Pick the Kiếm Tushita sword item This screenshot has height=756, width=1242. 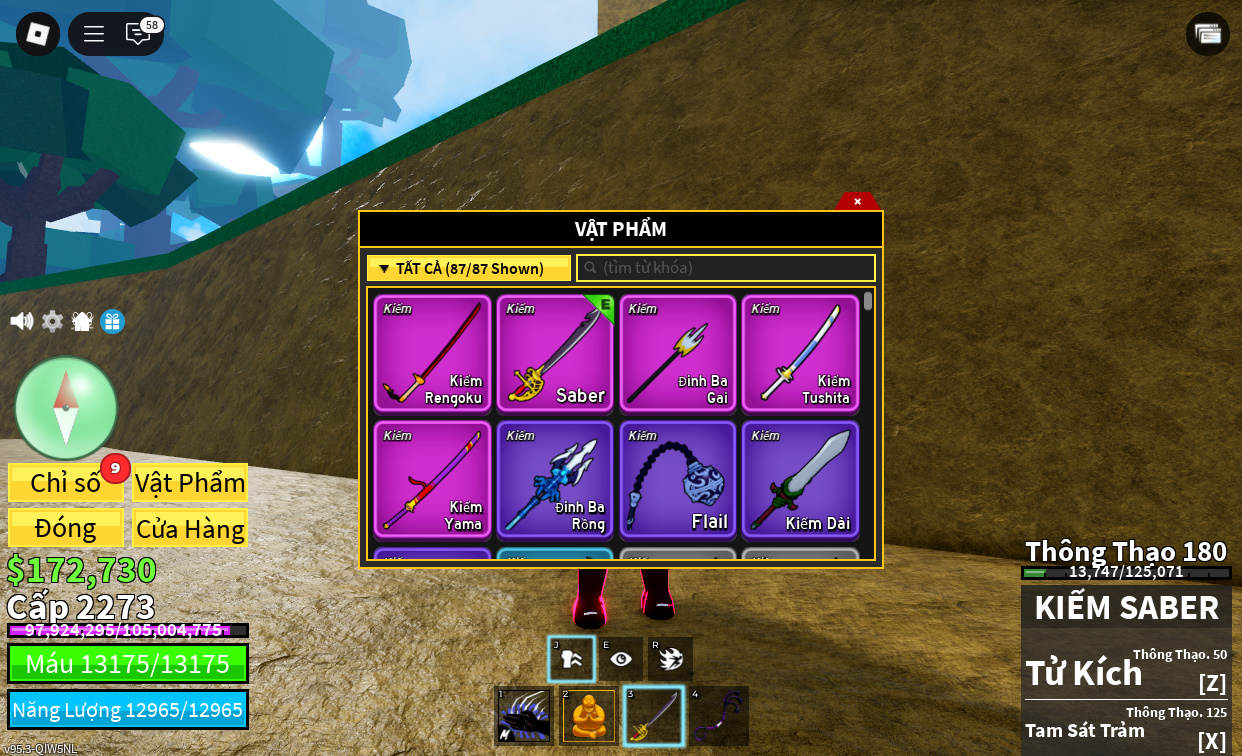click(800, 353)
